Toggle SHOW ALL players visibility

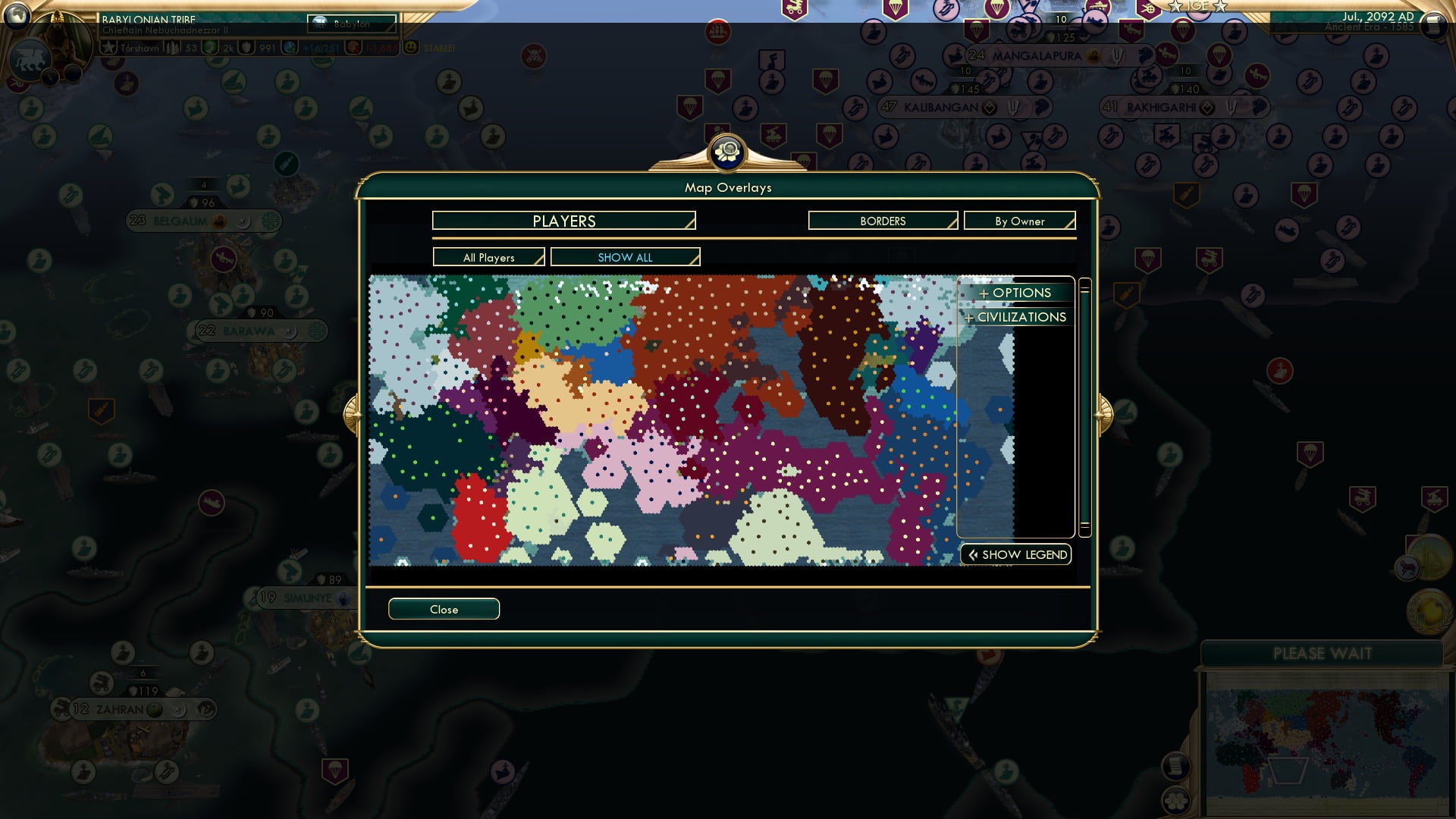tap(626, 257)
